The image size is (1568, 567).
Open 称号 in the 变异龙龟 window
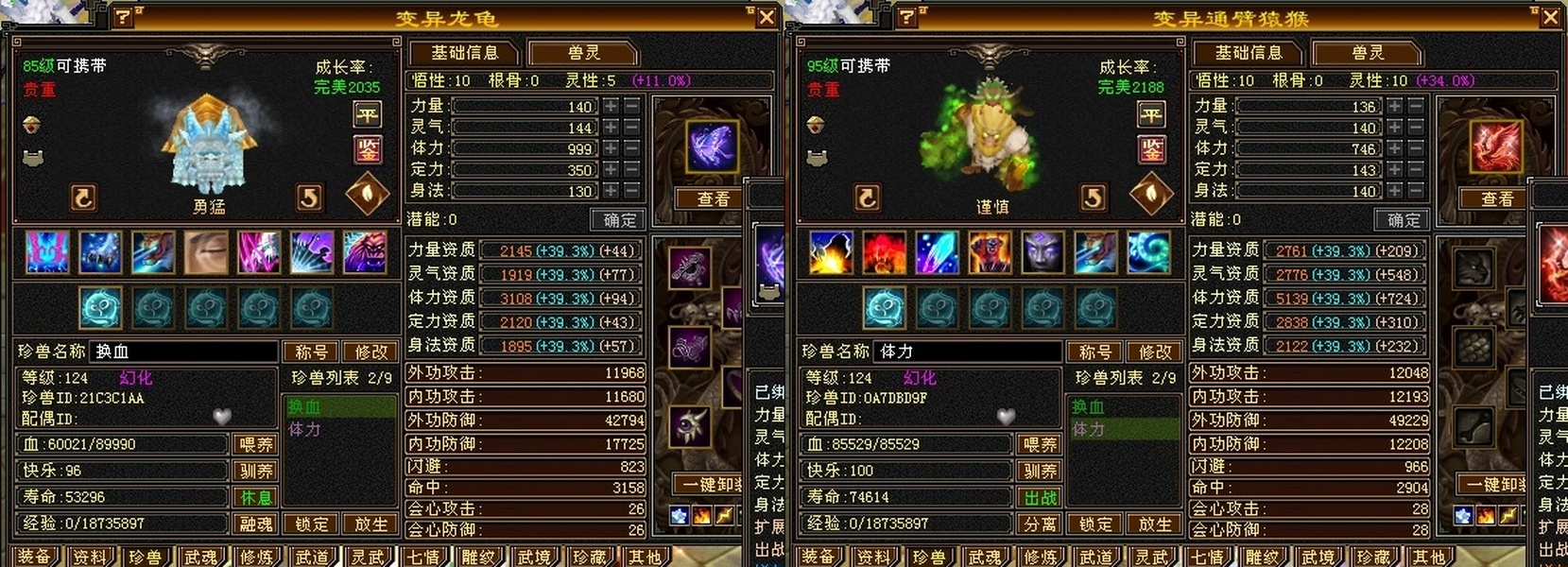[x=311, y=352]
